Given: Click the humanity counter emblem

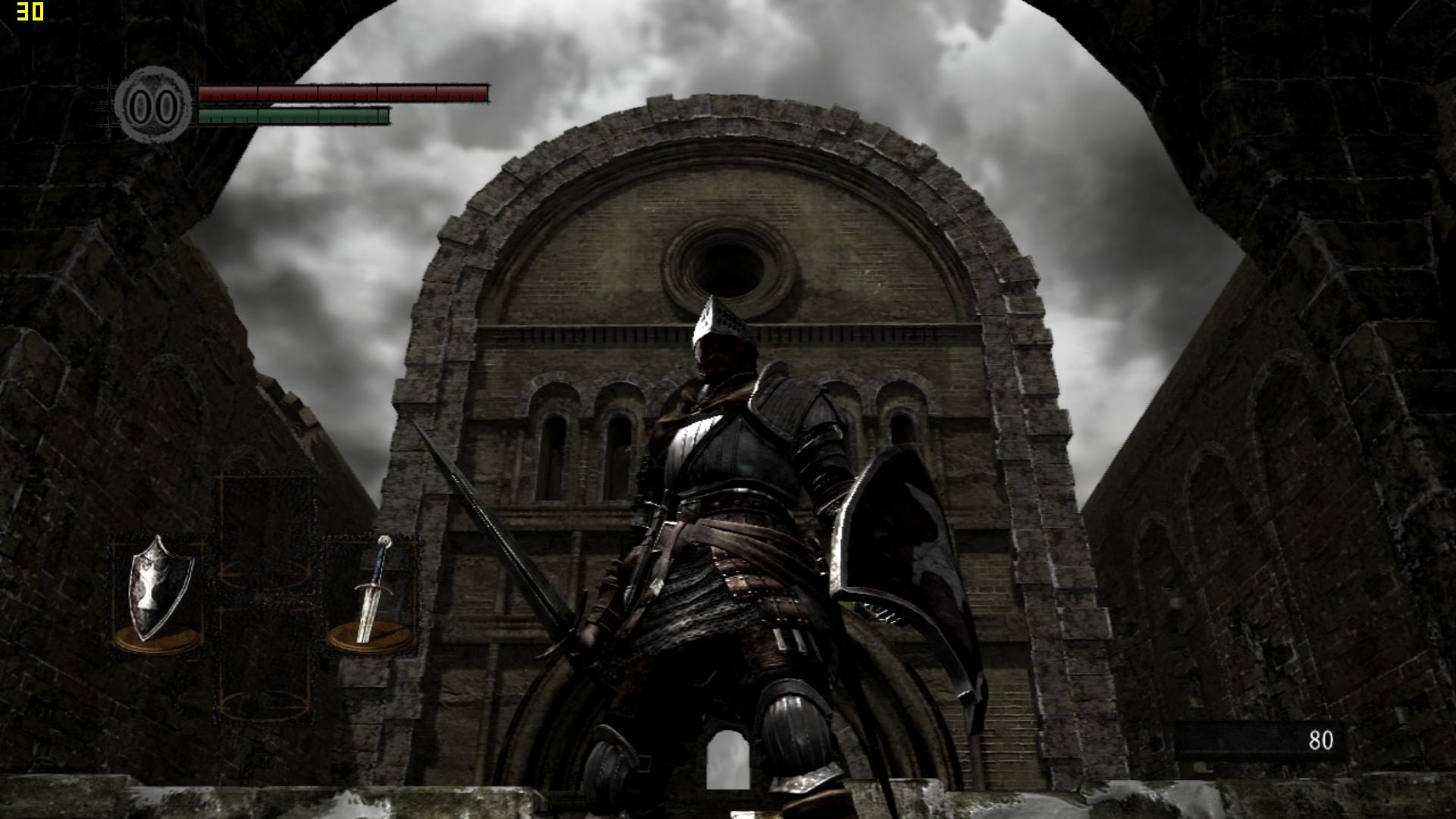Looking at the screenshot, I should tap(154, 105).
